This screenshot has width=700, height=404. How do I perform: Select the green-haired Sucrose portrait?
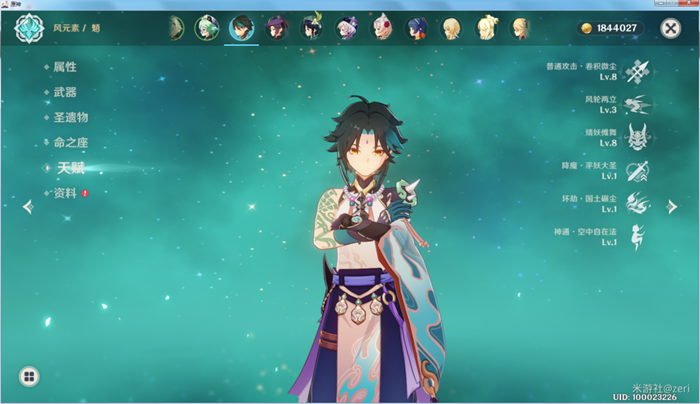207,27
